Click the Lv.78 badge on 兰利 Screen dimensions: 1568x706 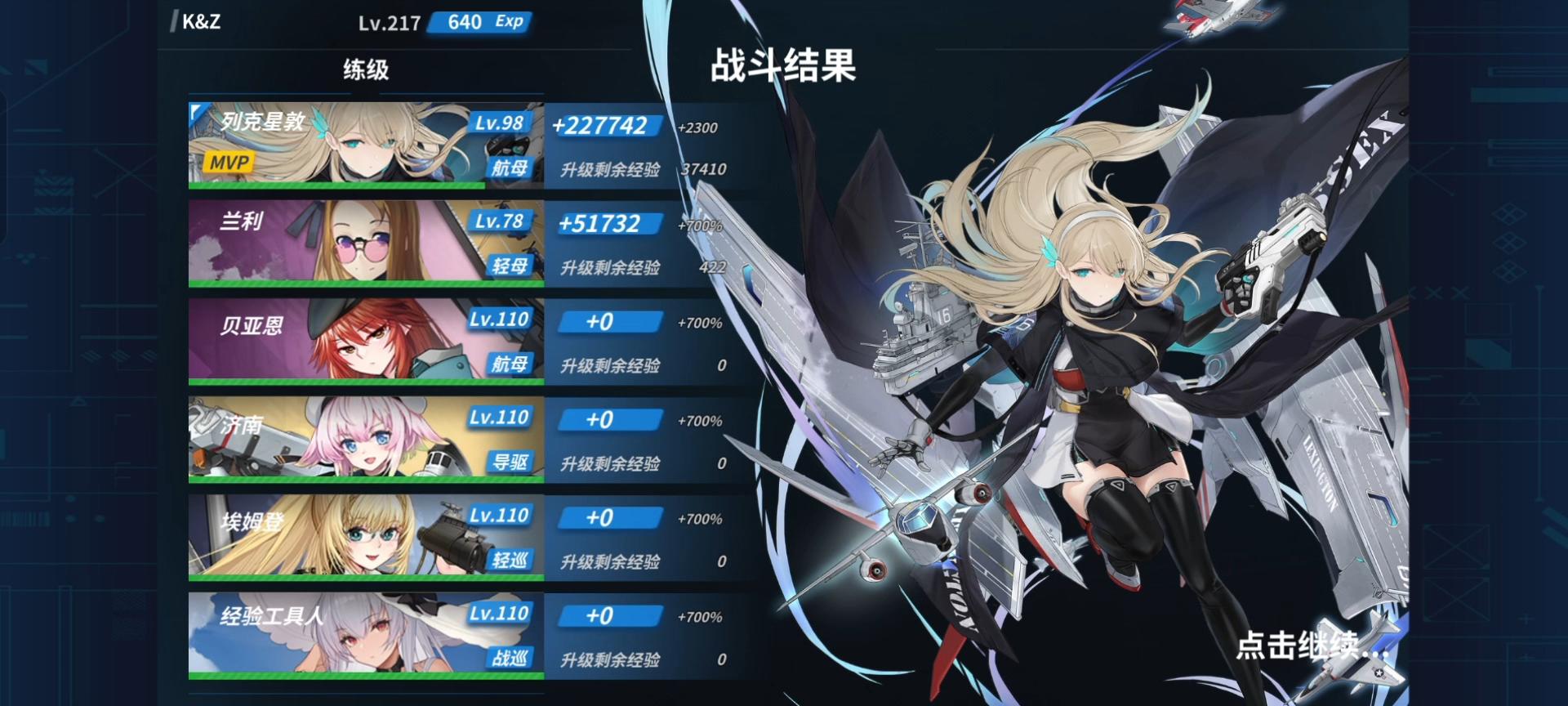click(500, 221)
